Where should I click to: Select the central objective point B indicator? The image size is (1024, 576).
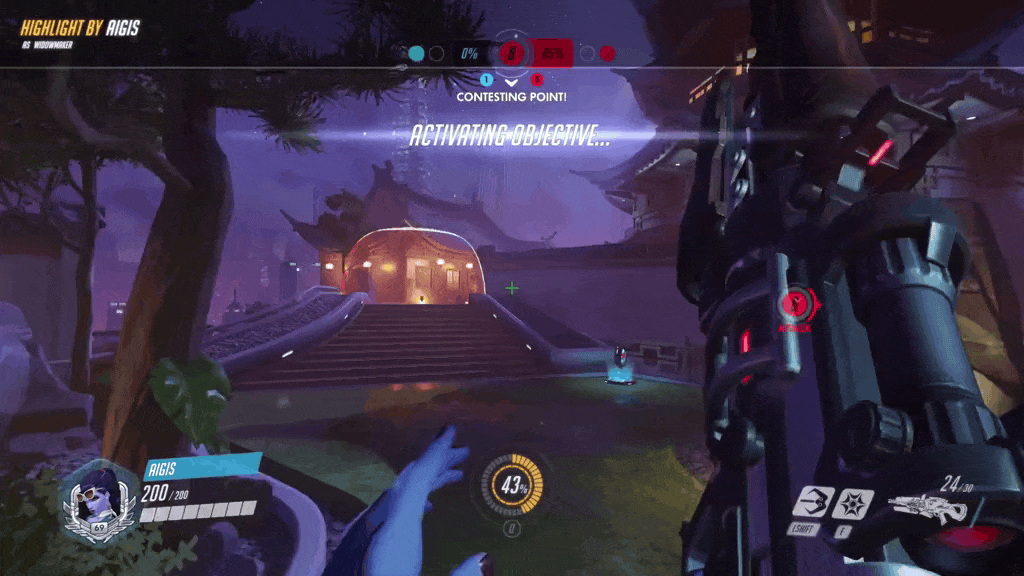click(512, 53)
